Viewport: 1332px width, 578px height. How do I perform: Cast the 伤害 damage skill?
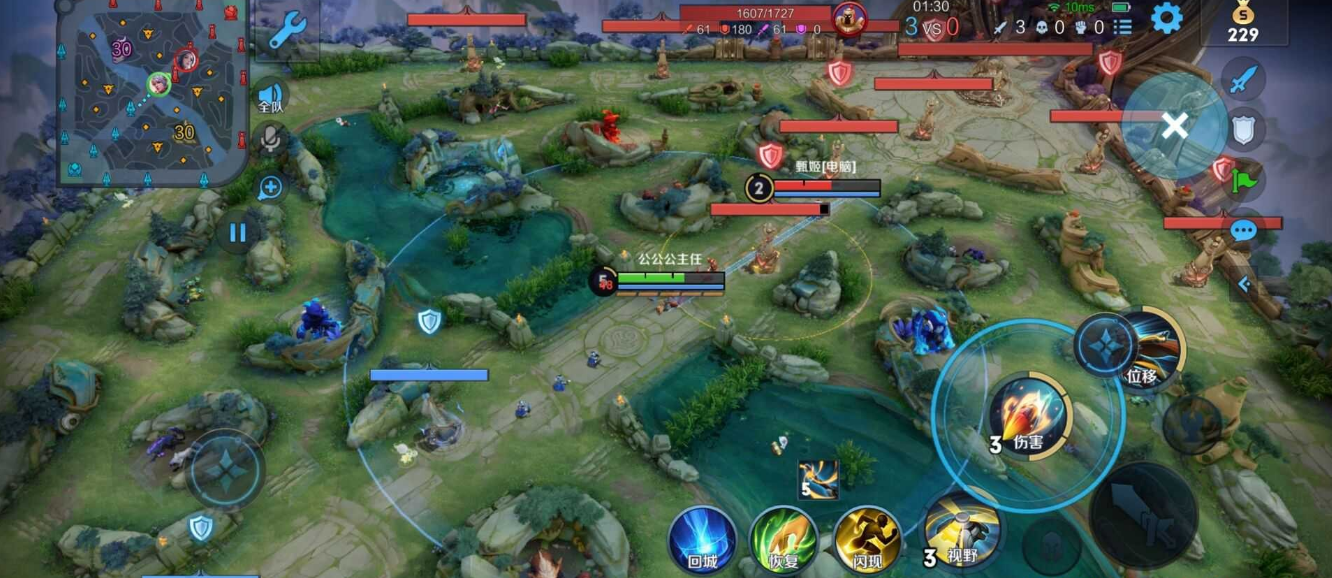(1030, 415)
